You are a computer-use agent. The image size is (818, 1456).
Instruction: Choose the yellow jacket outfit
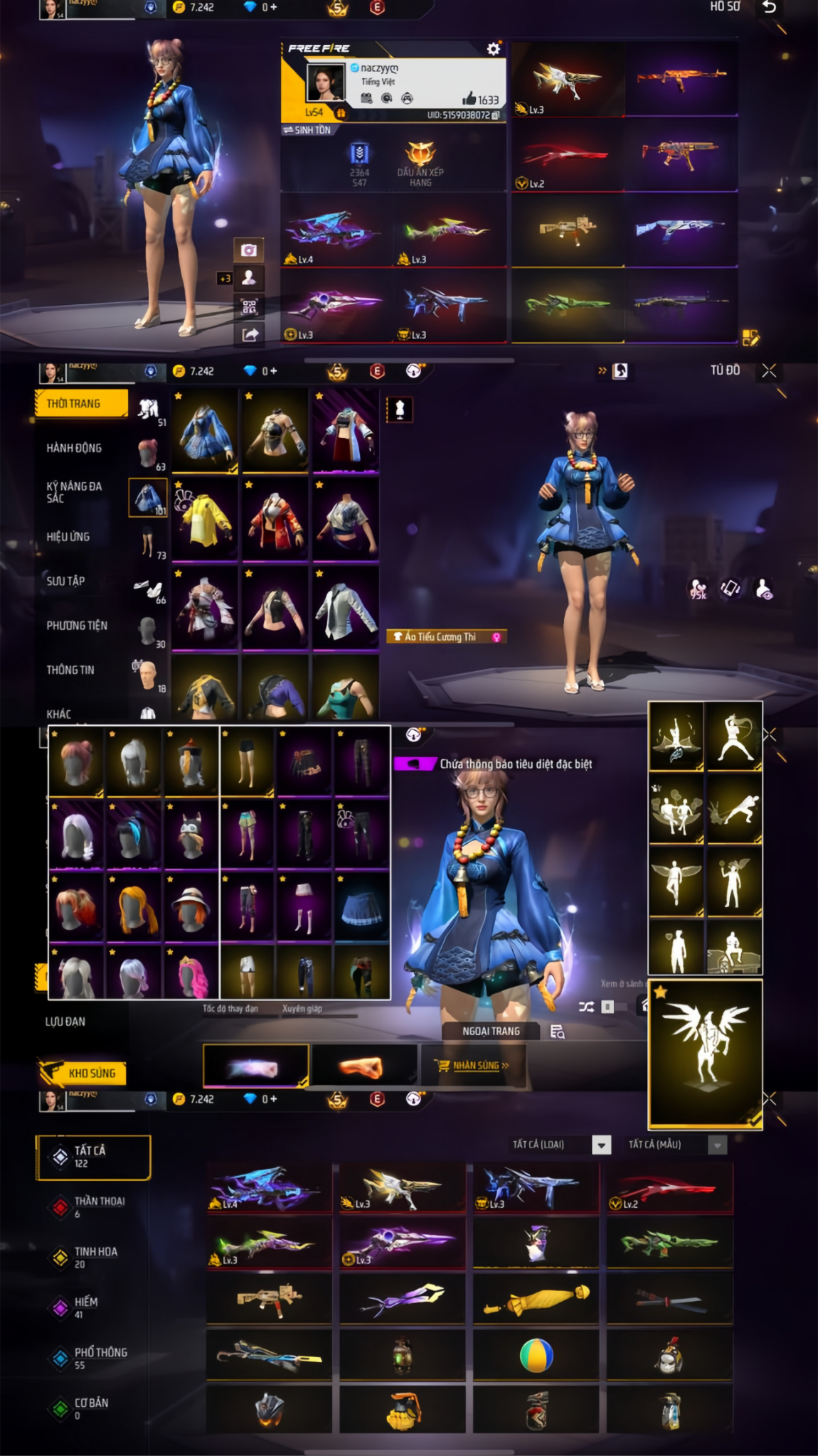click(205, 519)
